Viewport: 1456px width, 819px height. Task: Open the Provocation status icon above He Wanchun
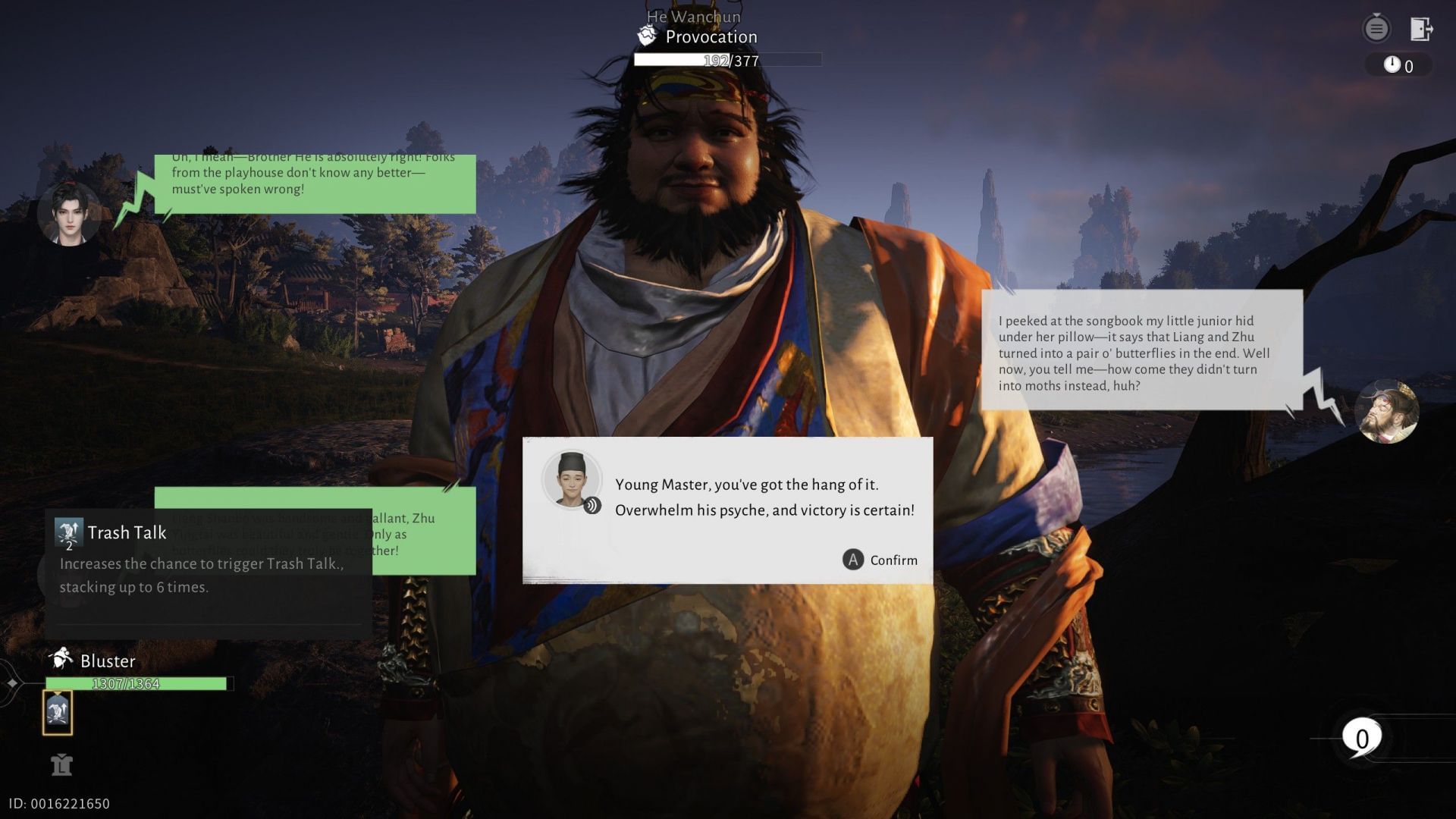point(646,33)
